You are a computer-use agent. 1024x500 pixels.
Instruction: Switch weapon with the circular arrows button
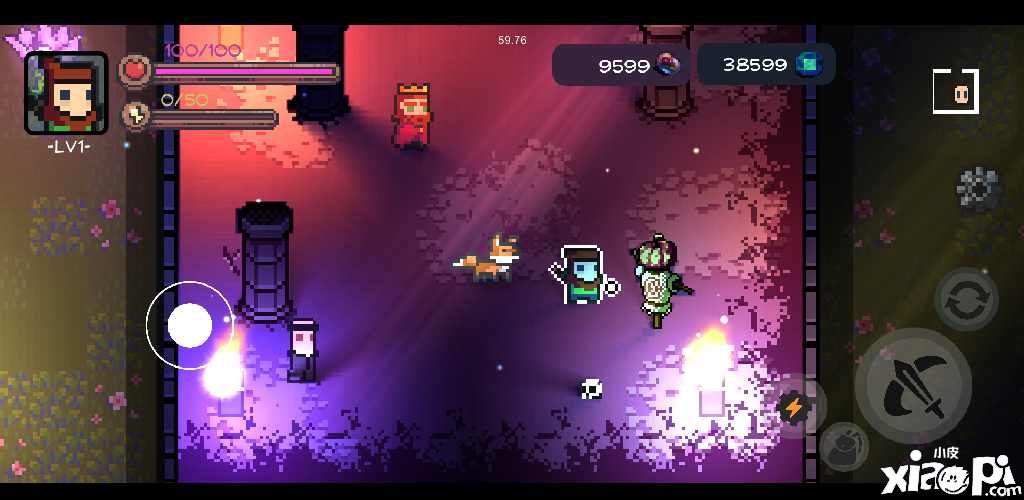click(966, 299)
